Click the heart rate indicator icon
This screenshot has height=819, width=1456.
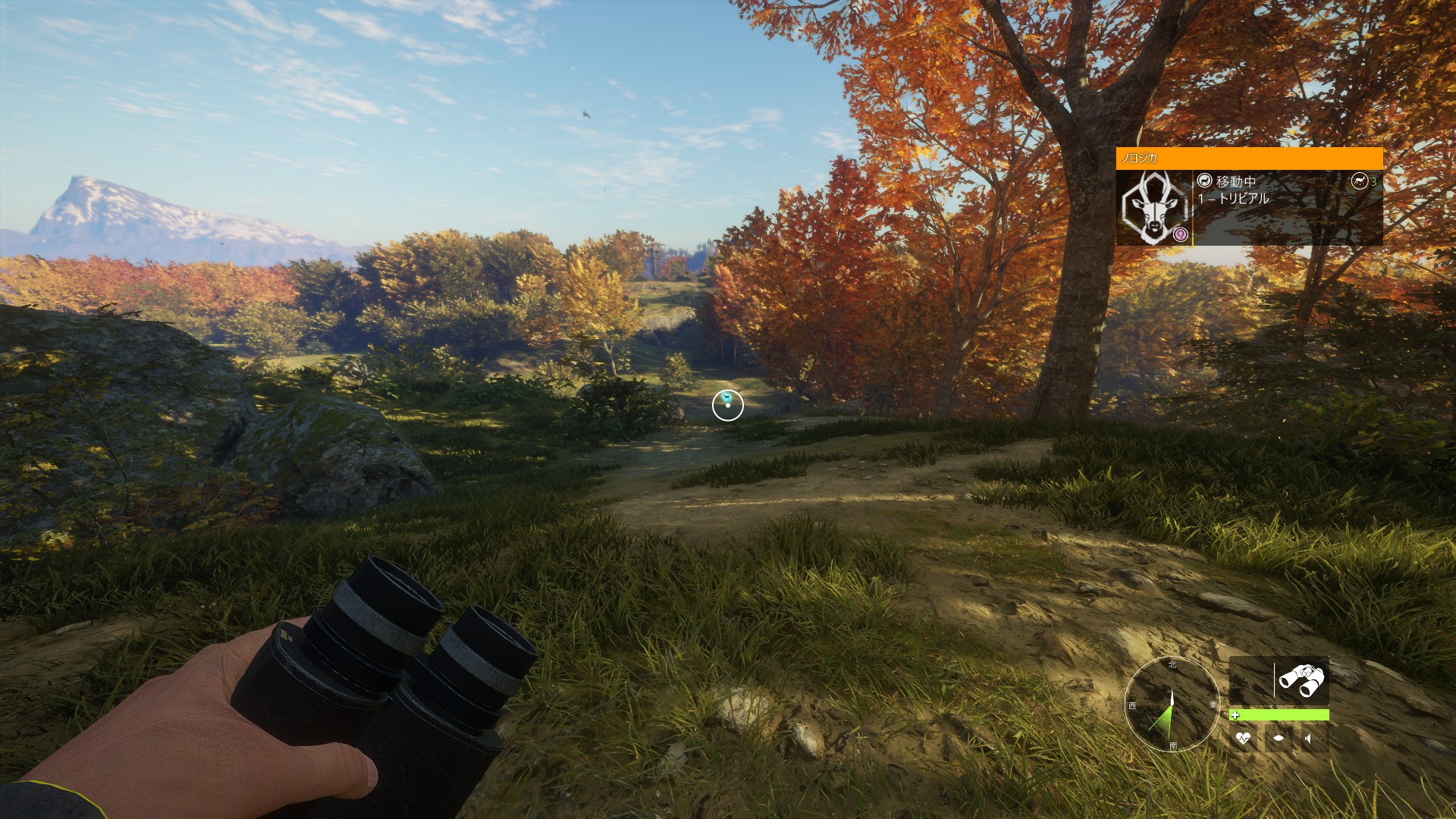click(1242, 738)
